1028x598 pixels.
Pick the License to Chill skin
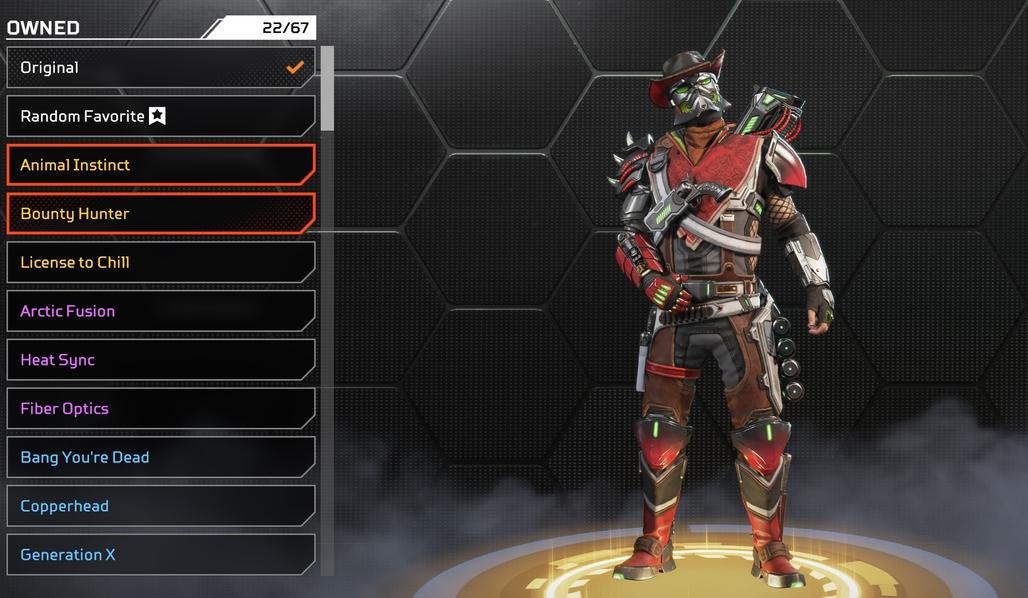[160, 262]
